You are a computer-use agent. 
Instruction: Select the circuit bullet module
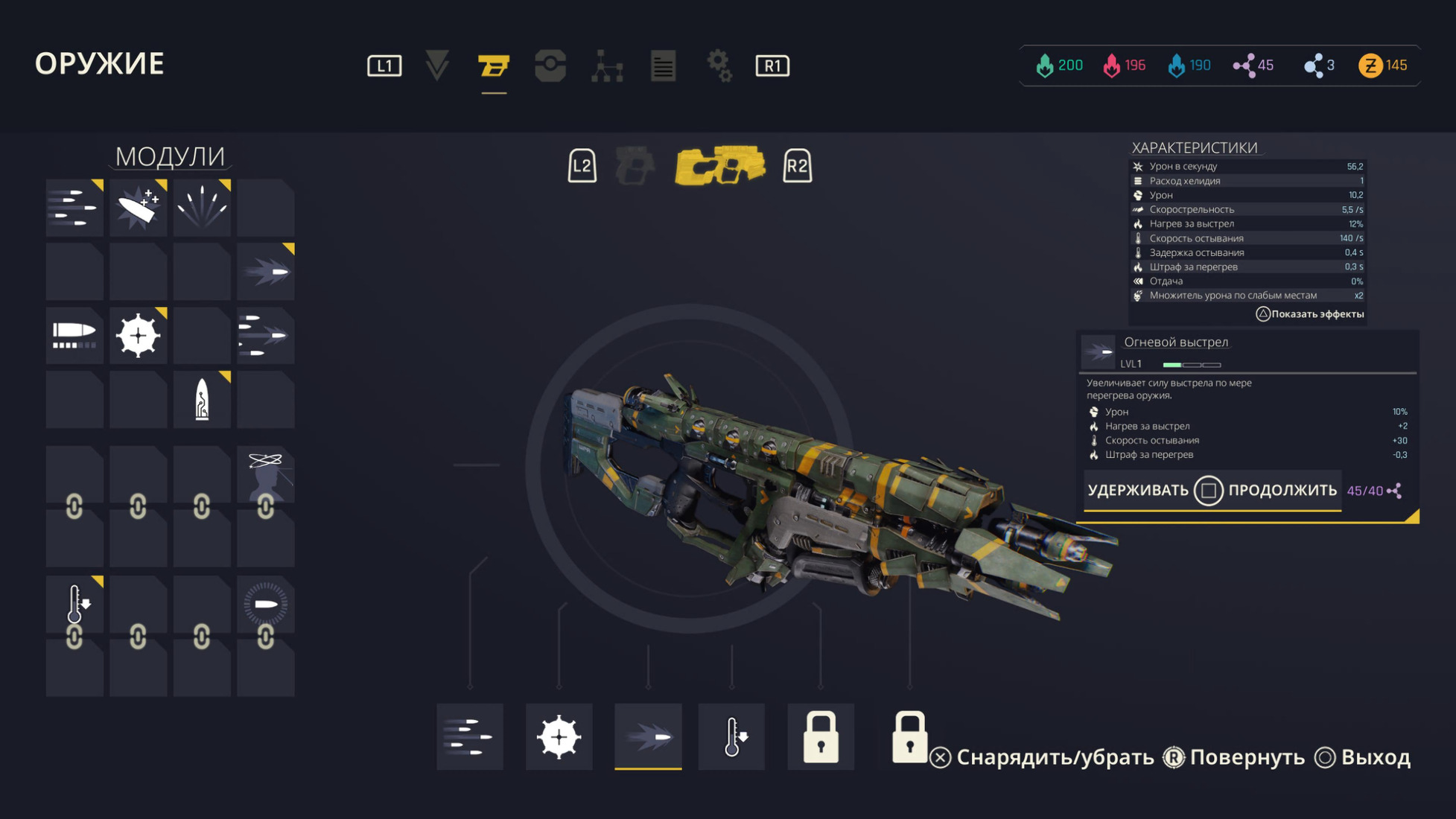tap(202, 399)
